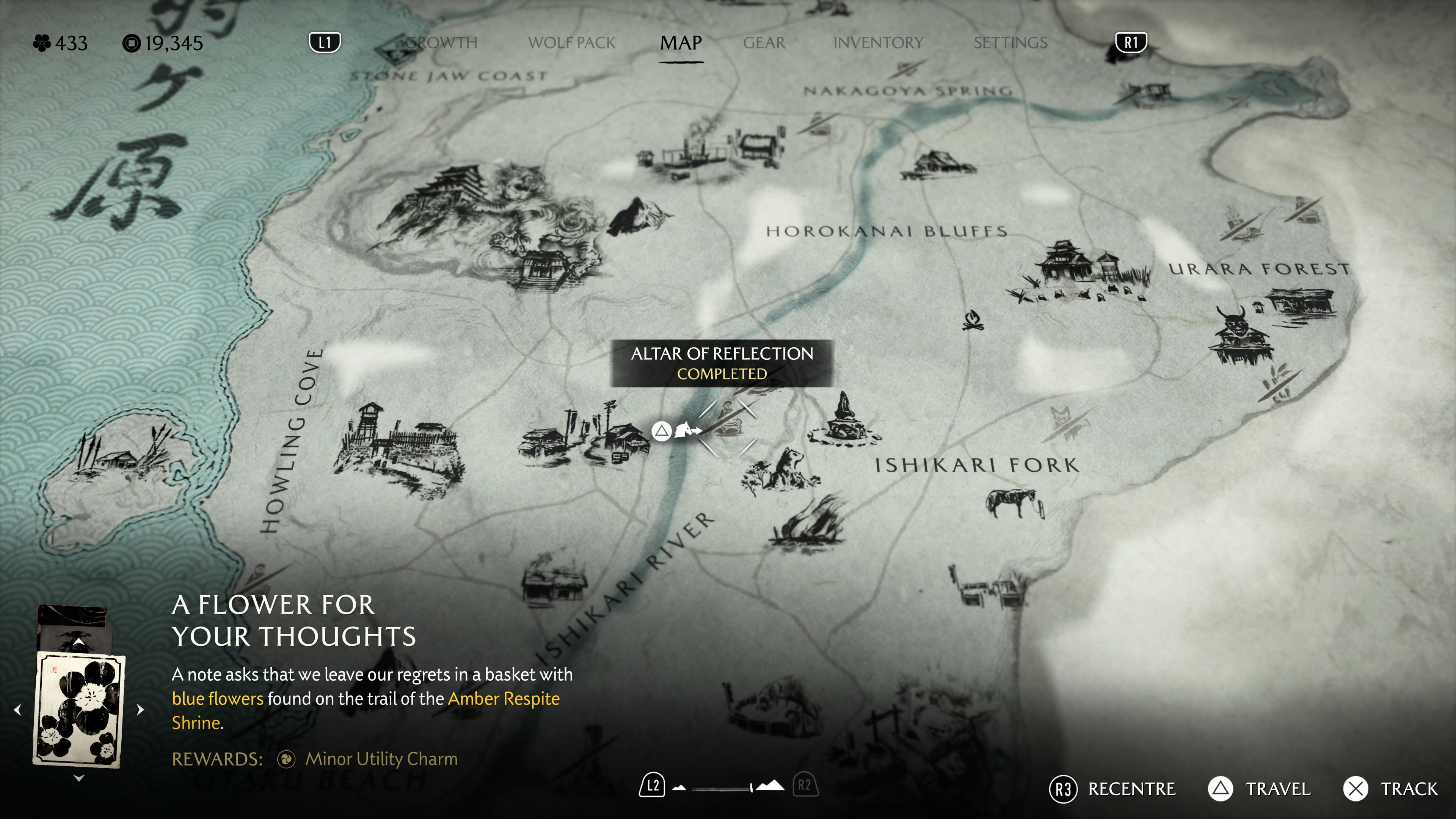This screenshot has width=1456, height=819.
Task: Open the Wolf Pack tab
Action: (571, 43)
